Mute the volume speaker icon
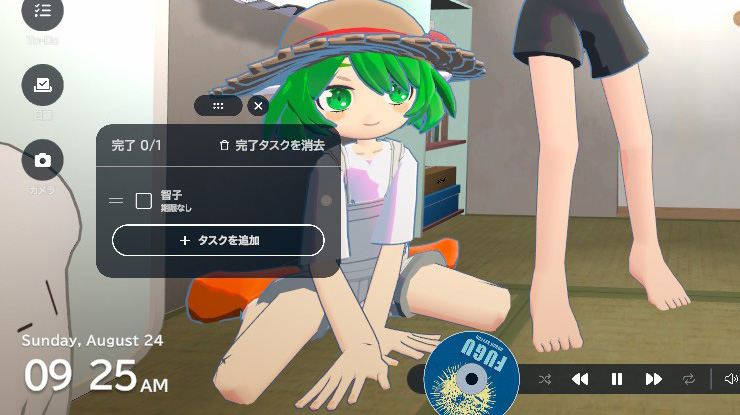 (730, 379)
